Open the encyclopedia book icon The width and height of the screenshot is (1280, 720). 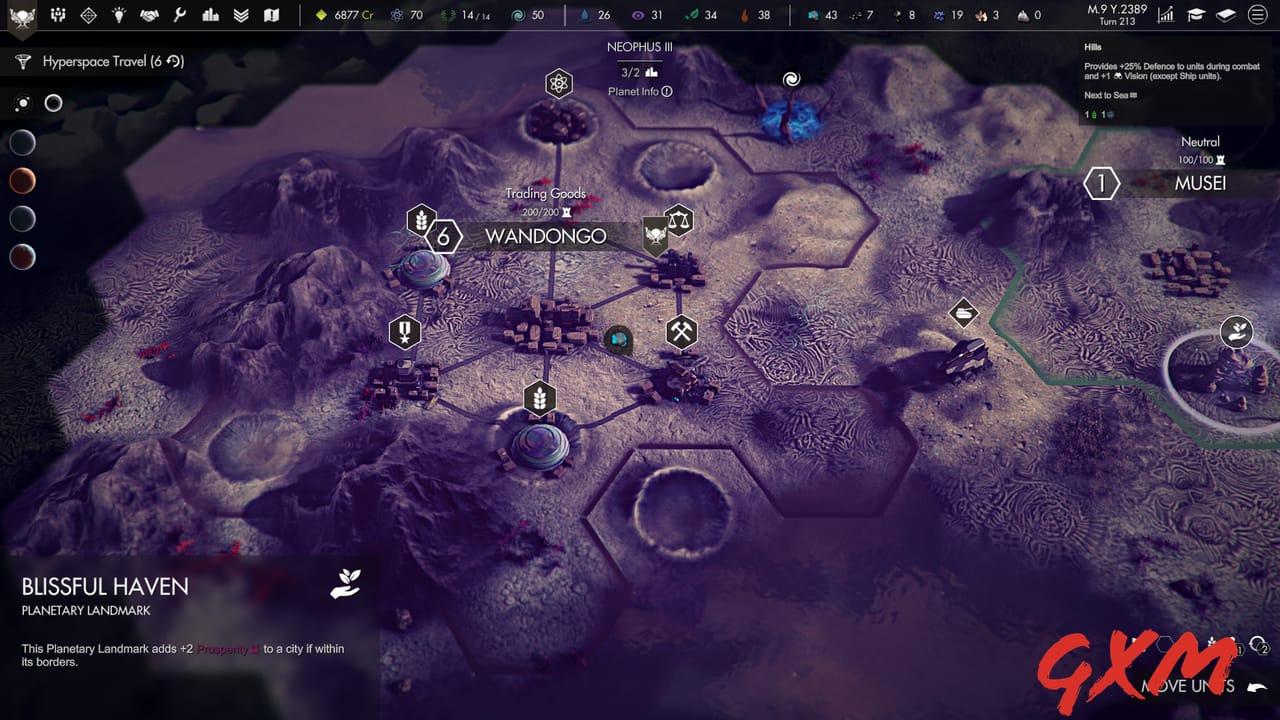click(1225, 15)
